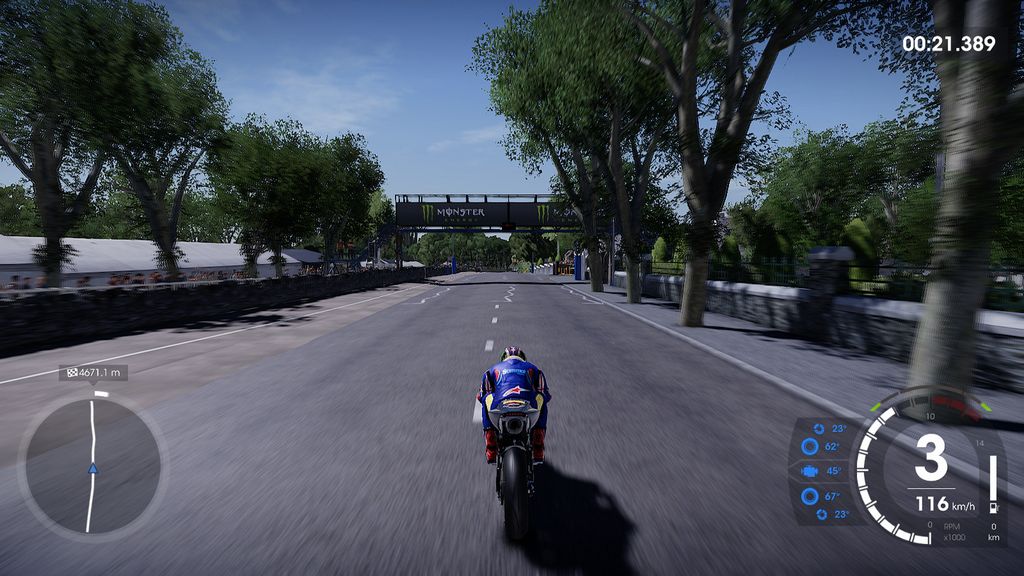Click the circular track minimap

tap(92, 465)
